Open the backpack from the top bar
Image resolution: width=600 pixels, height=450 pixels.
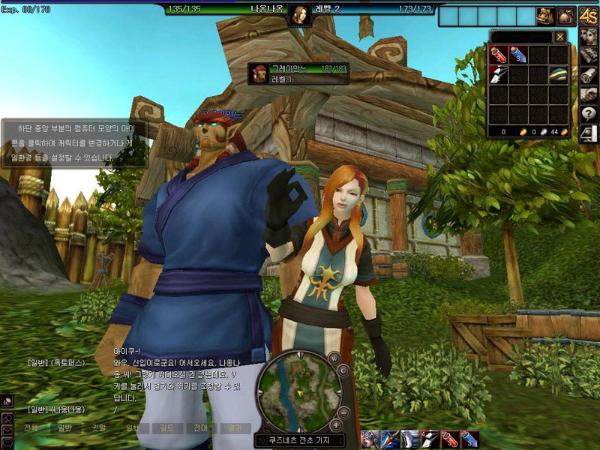click(545, 16)
